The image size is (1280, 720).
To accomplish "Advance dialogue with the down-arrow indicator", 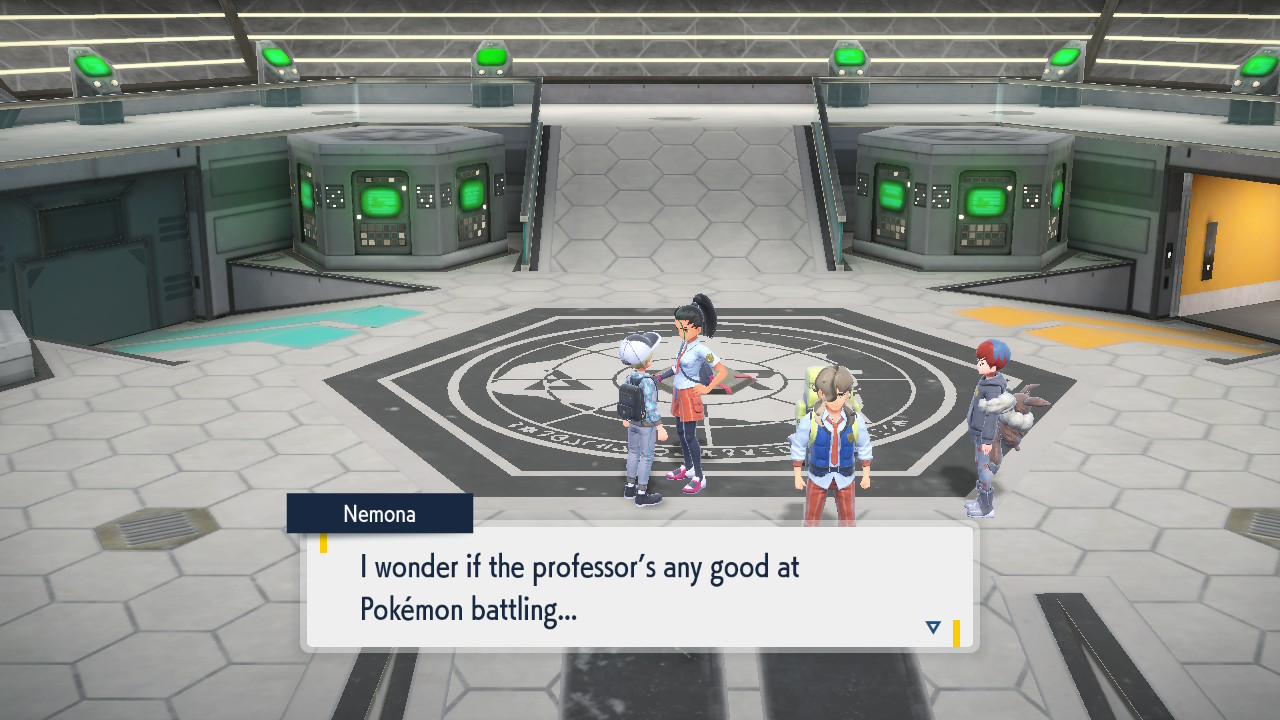I will click(x=933, y=627).
